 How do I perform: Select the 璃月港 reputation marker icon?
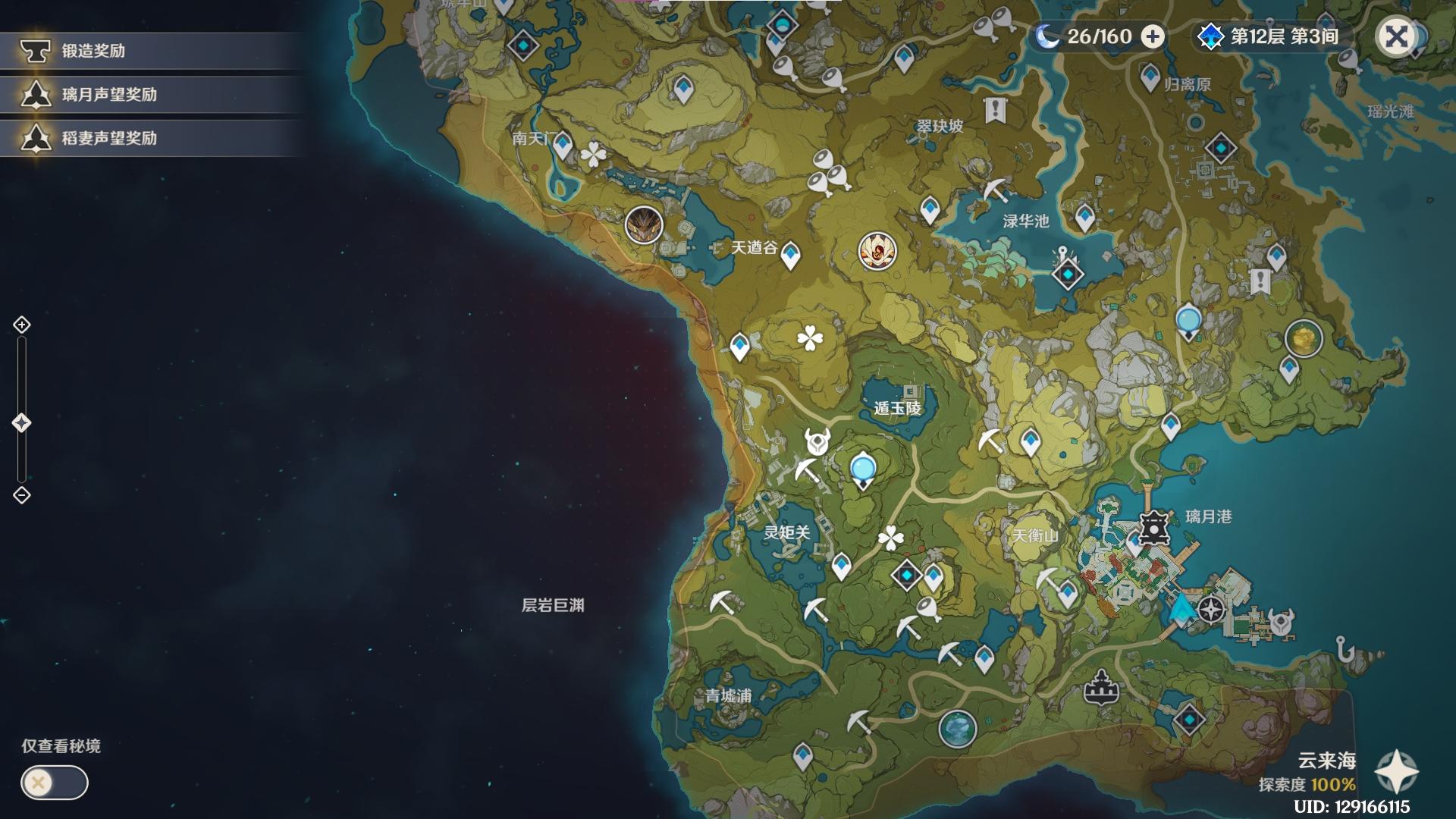pyautogui.click(x=1153, y=526)
